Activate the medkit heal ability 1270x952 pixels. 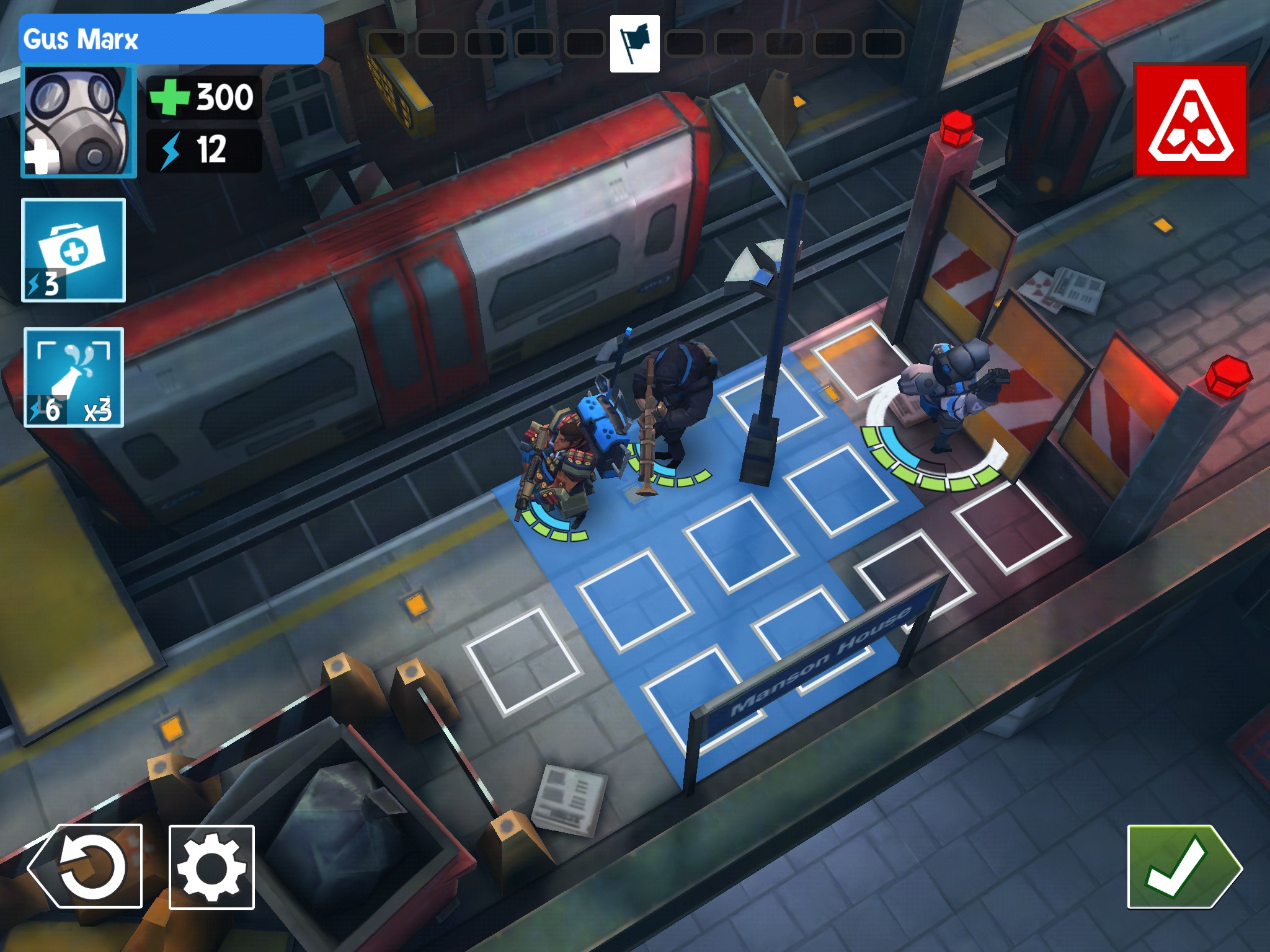click(x=74, y=250)
